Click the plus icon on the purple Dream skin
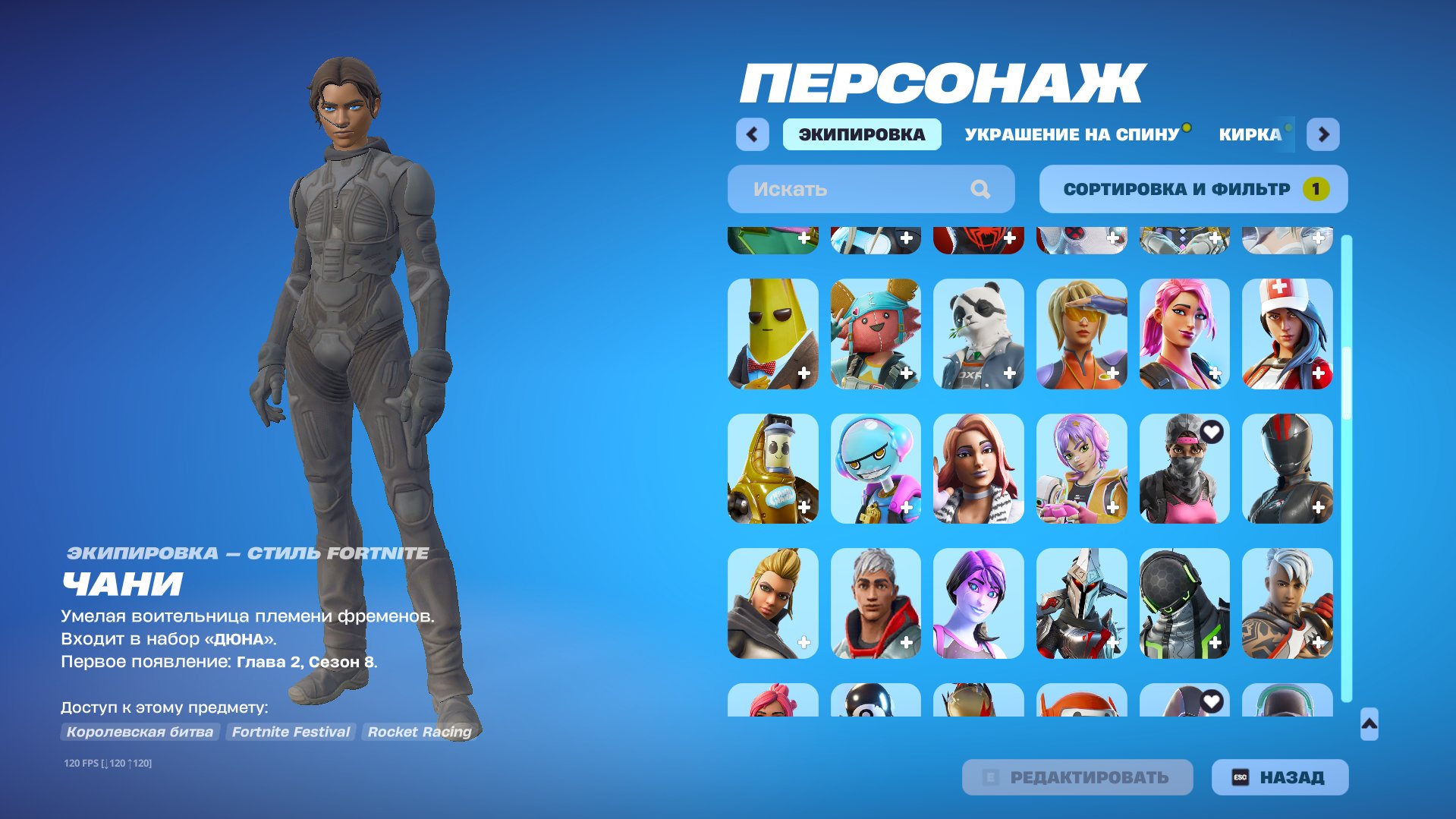 point(1009,643)
